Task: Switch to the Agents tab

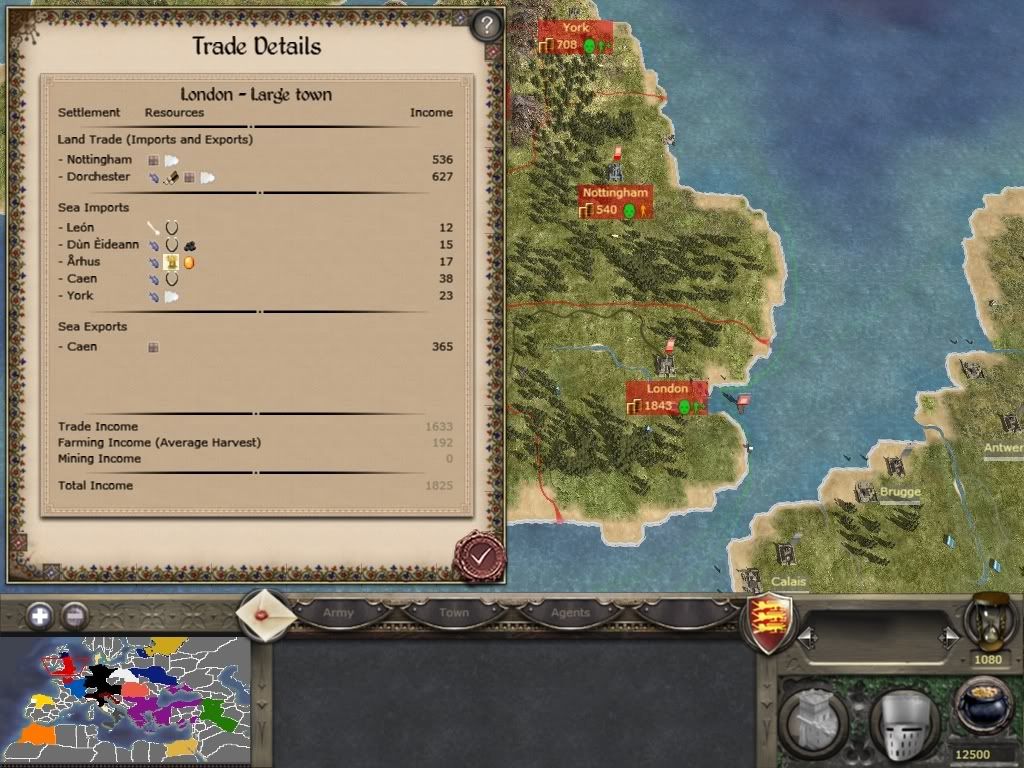Action: click(x=571, y=612)
